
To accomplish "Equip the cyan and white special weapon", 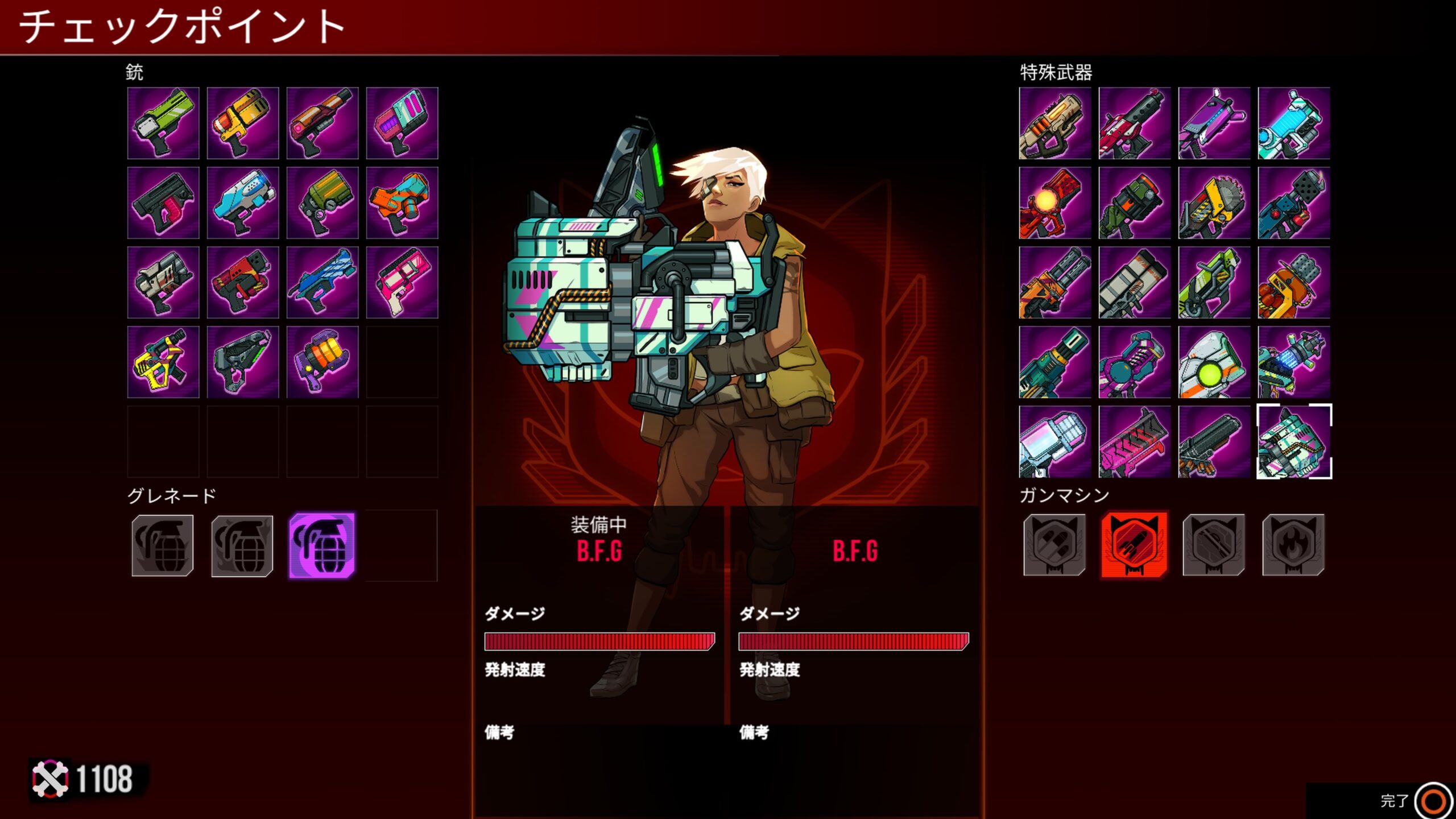I will pos(1294,123).
